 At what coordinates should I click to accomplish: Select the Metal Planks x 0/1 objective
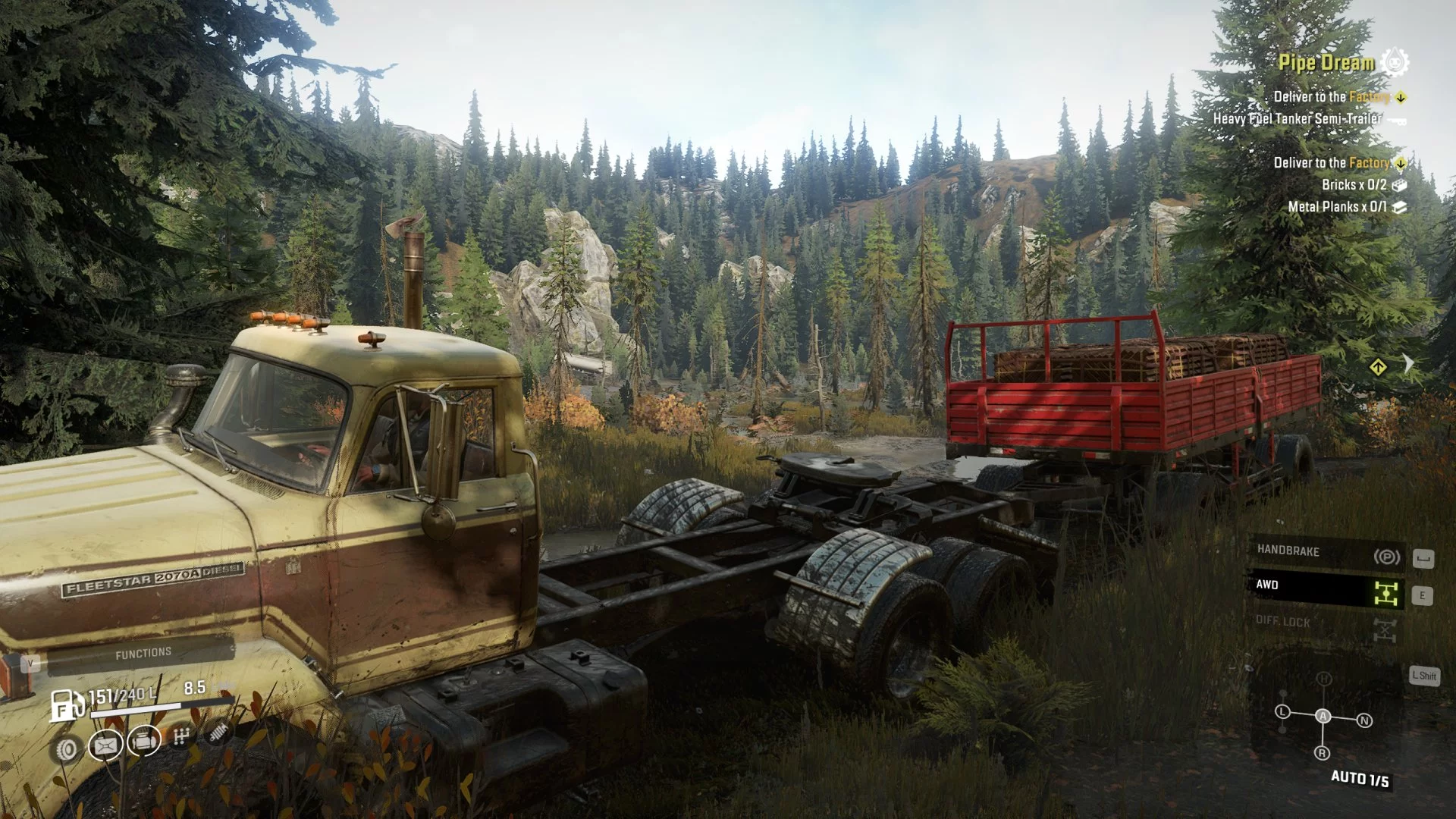[1337, 207]
